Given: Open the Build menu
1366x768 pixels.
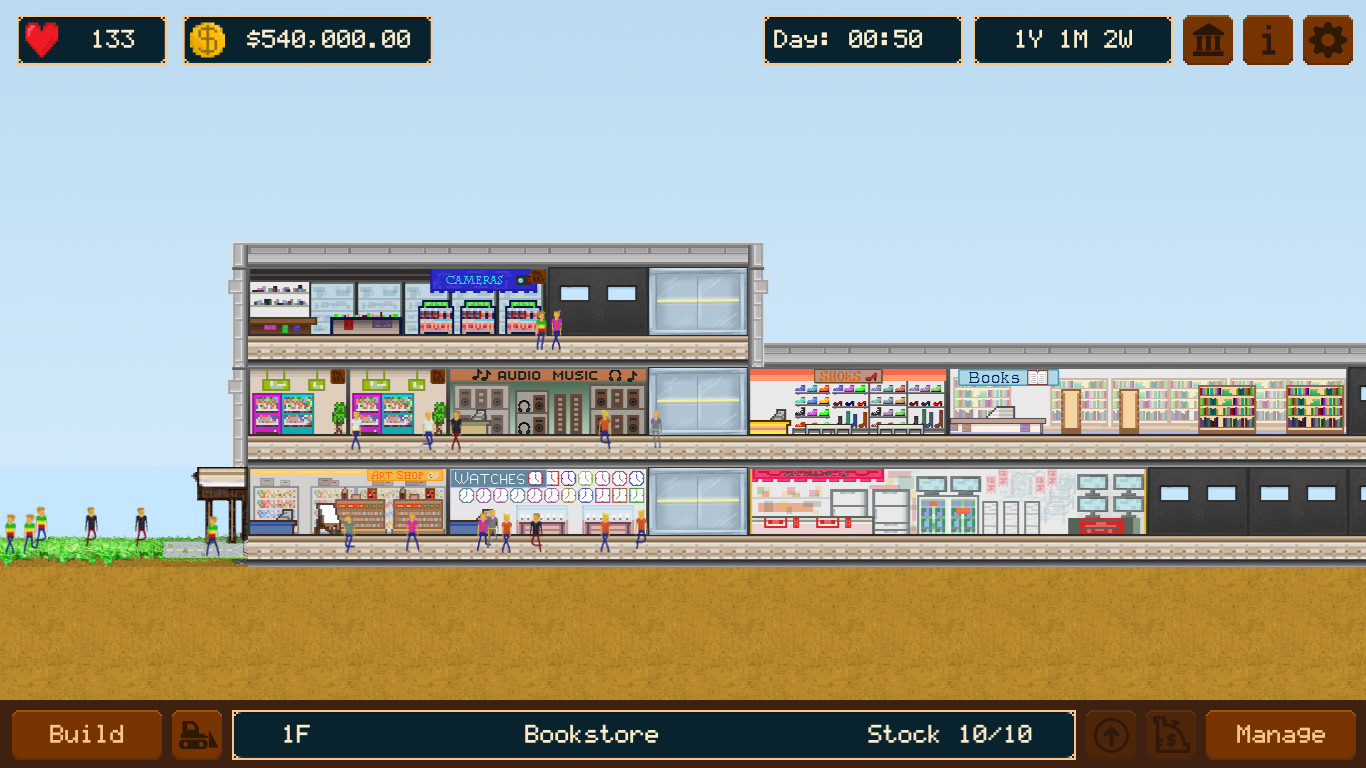Looking at the screenshot, I should (86, 734).
